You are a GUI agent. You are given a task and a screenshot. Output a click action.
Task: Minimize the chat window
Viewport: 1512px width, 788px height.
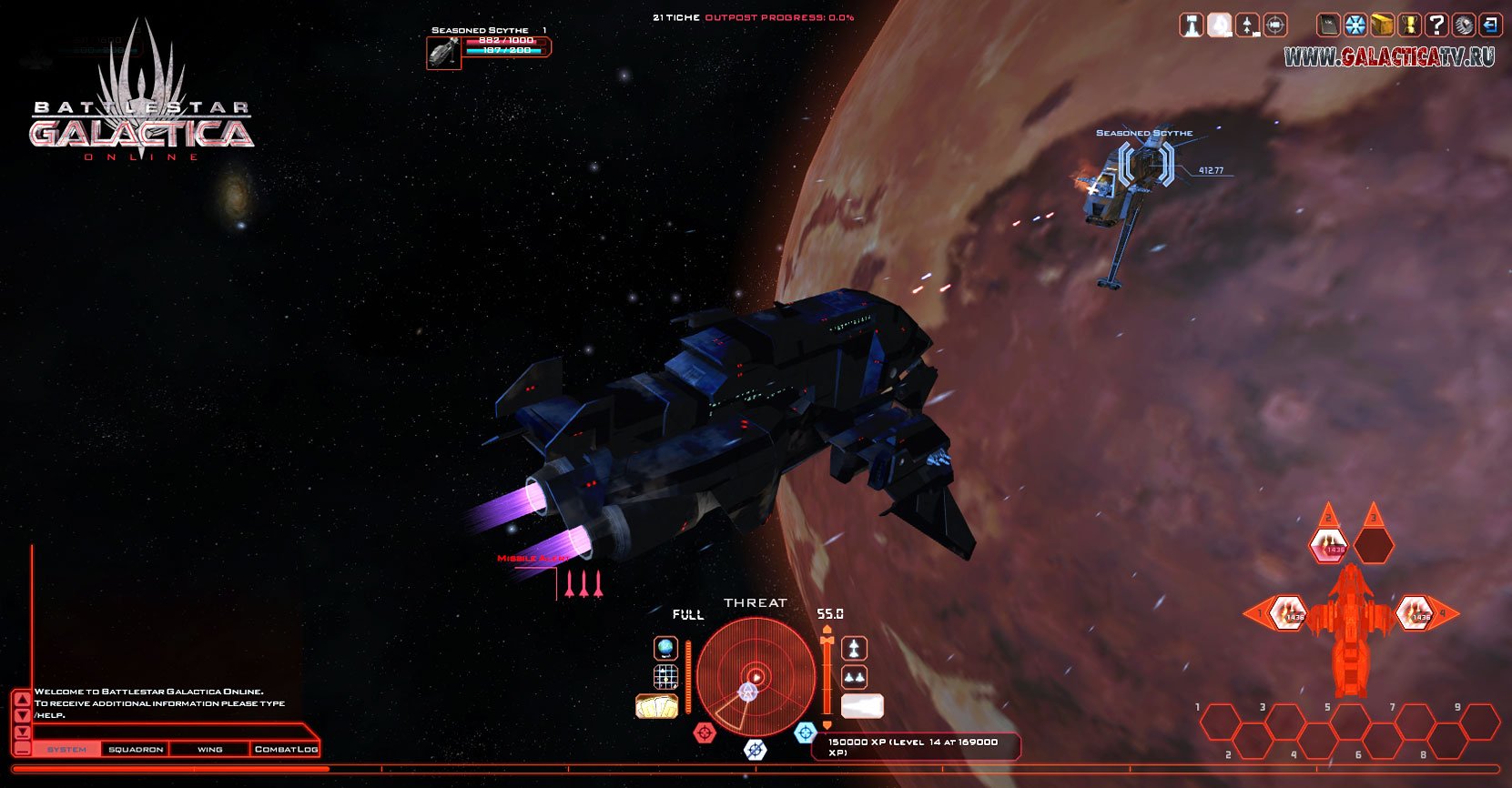(x=22, y=748)
